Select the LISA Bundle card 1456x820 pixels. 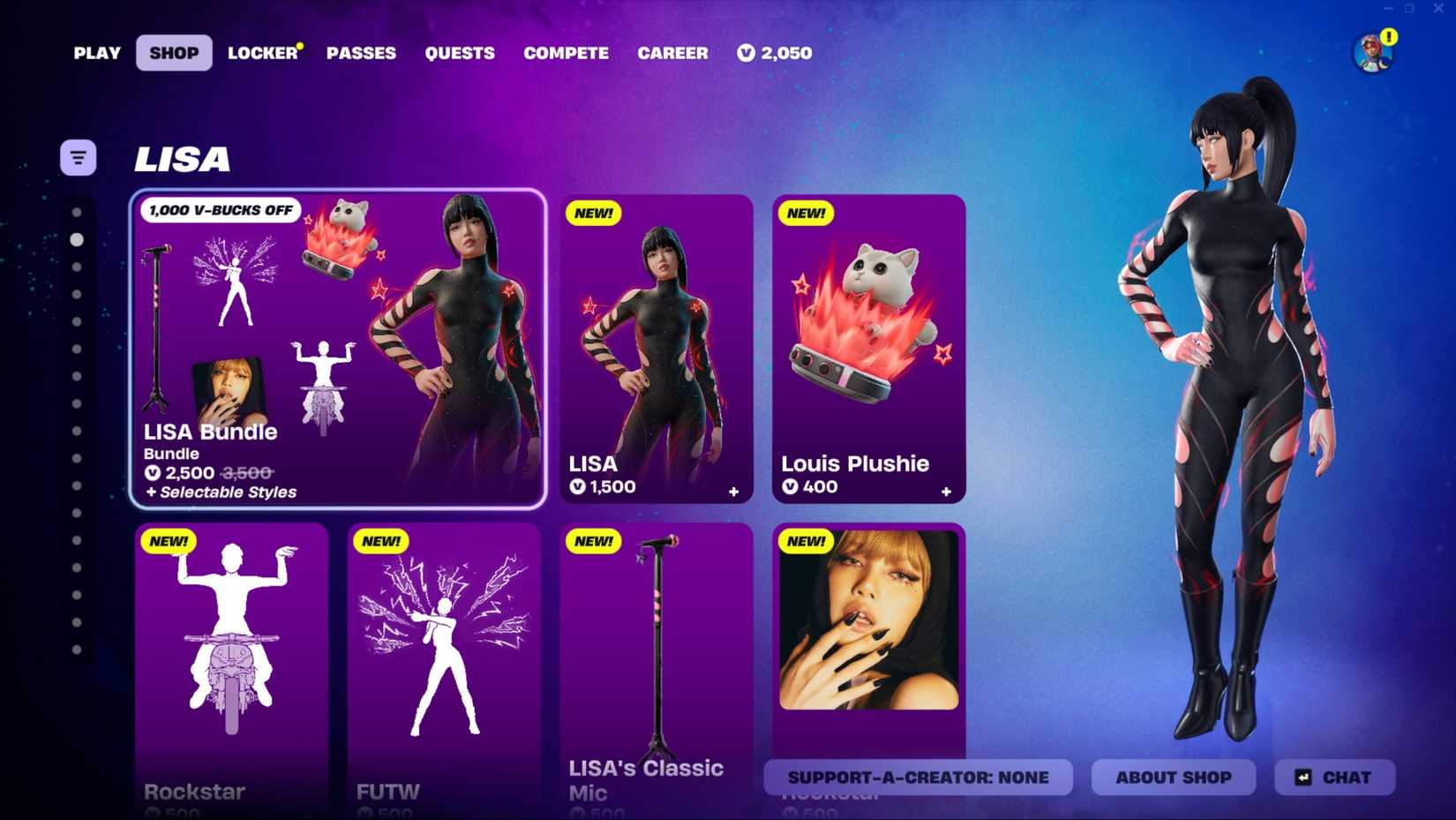339,349
